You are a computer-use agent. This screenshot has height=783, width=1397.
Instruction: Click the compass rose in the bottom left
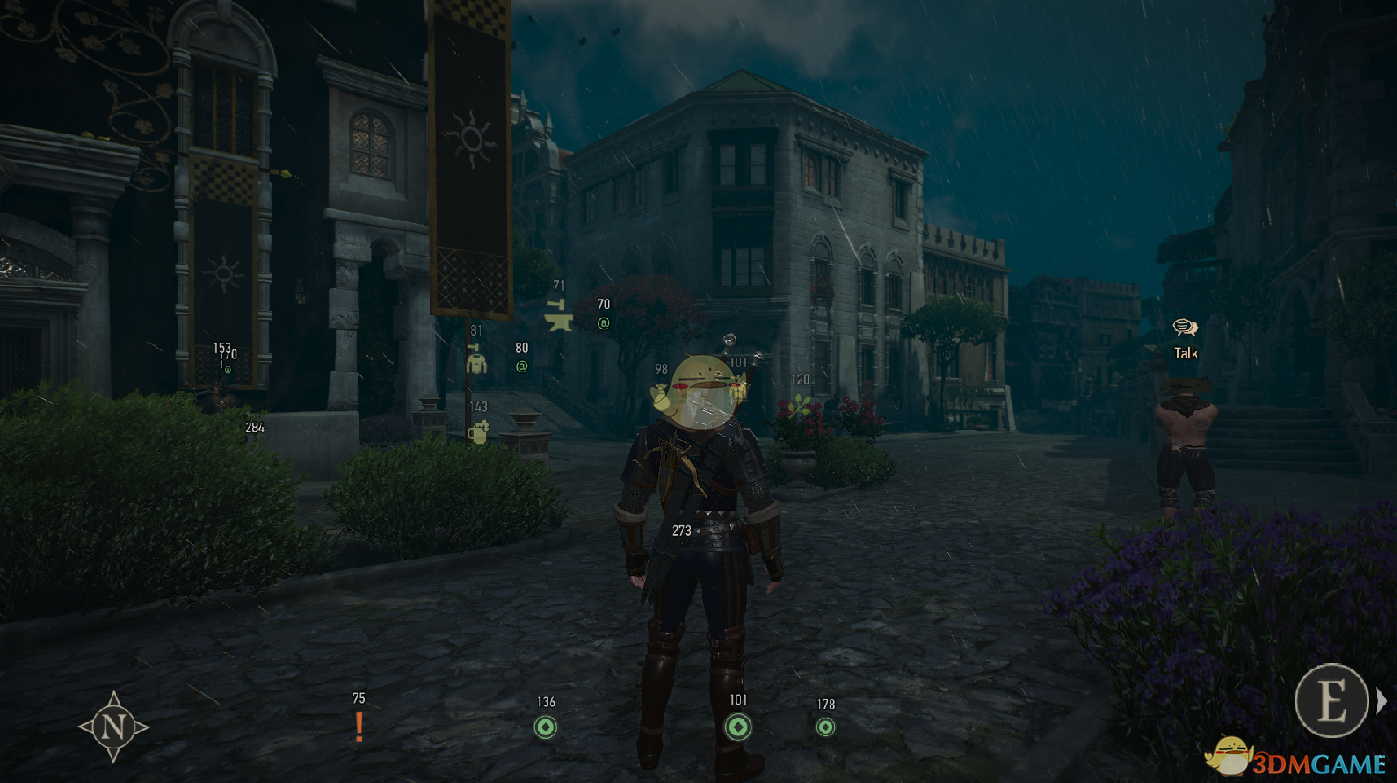pos(115,727)
